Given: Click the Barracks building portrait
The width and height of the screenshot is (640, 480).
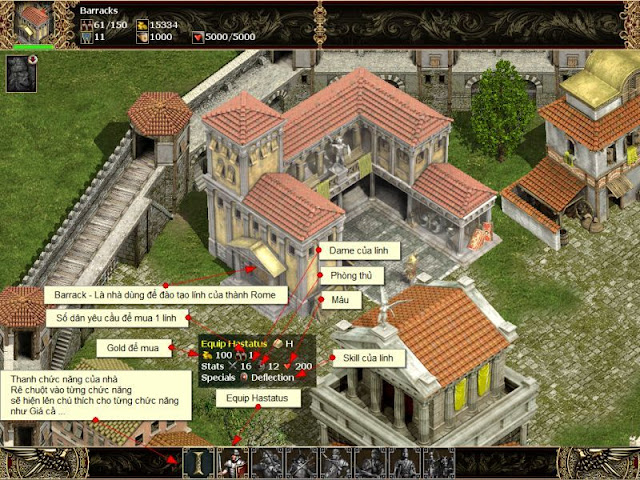Looking at the screenshot, I should (x=33, y=19).
